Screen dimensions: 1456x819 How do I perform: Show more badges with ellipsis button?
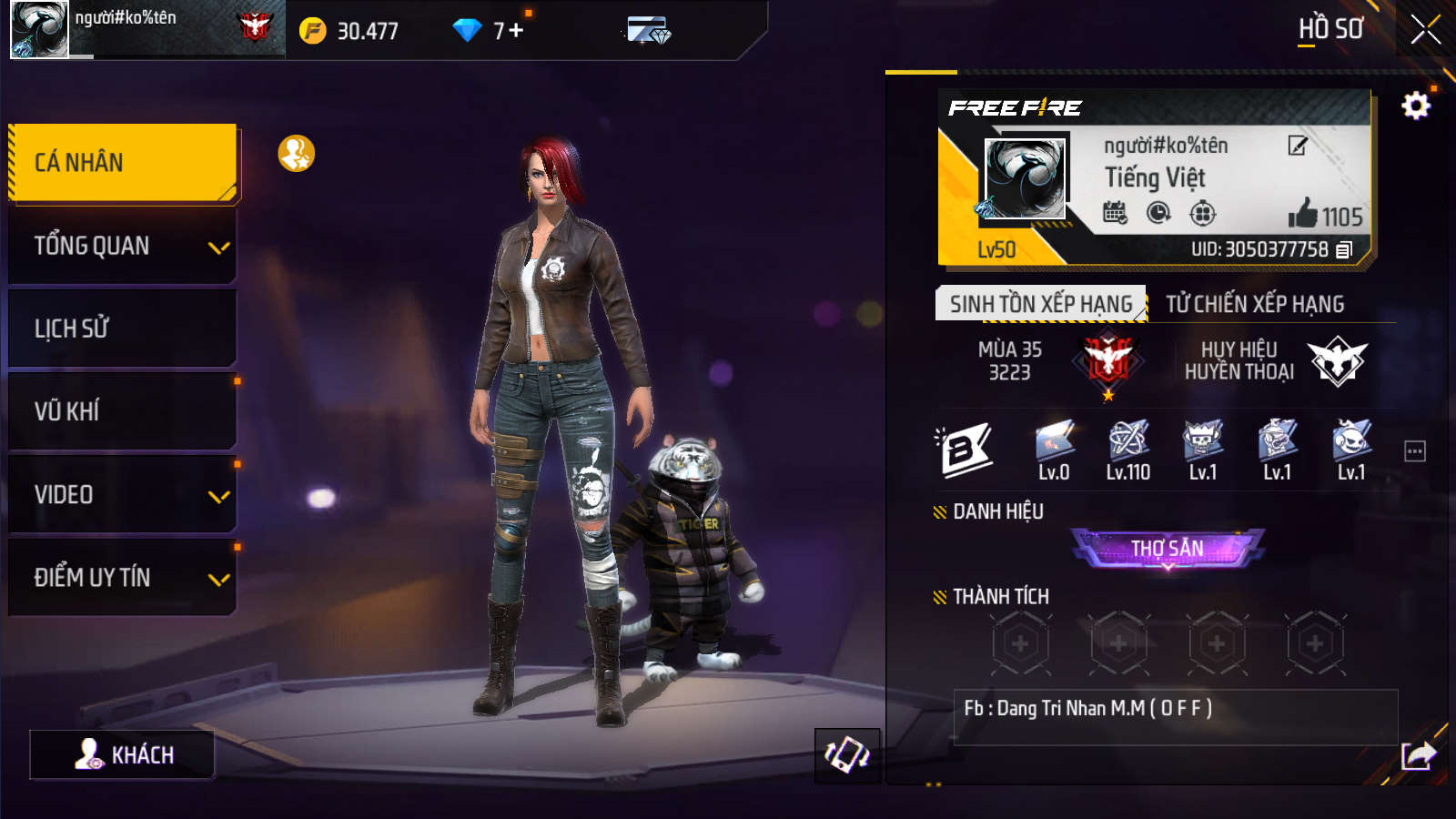[x=1414, y=451]
